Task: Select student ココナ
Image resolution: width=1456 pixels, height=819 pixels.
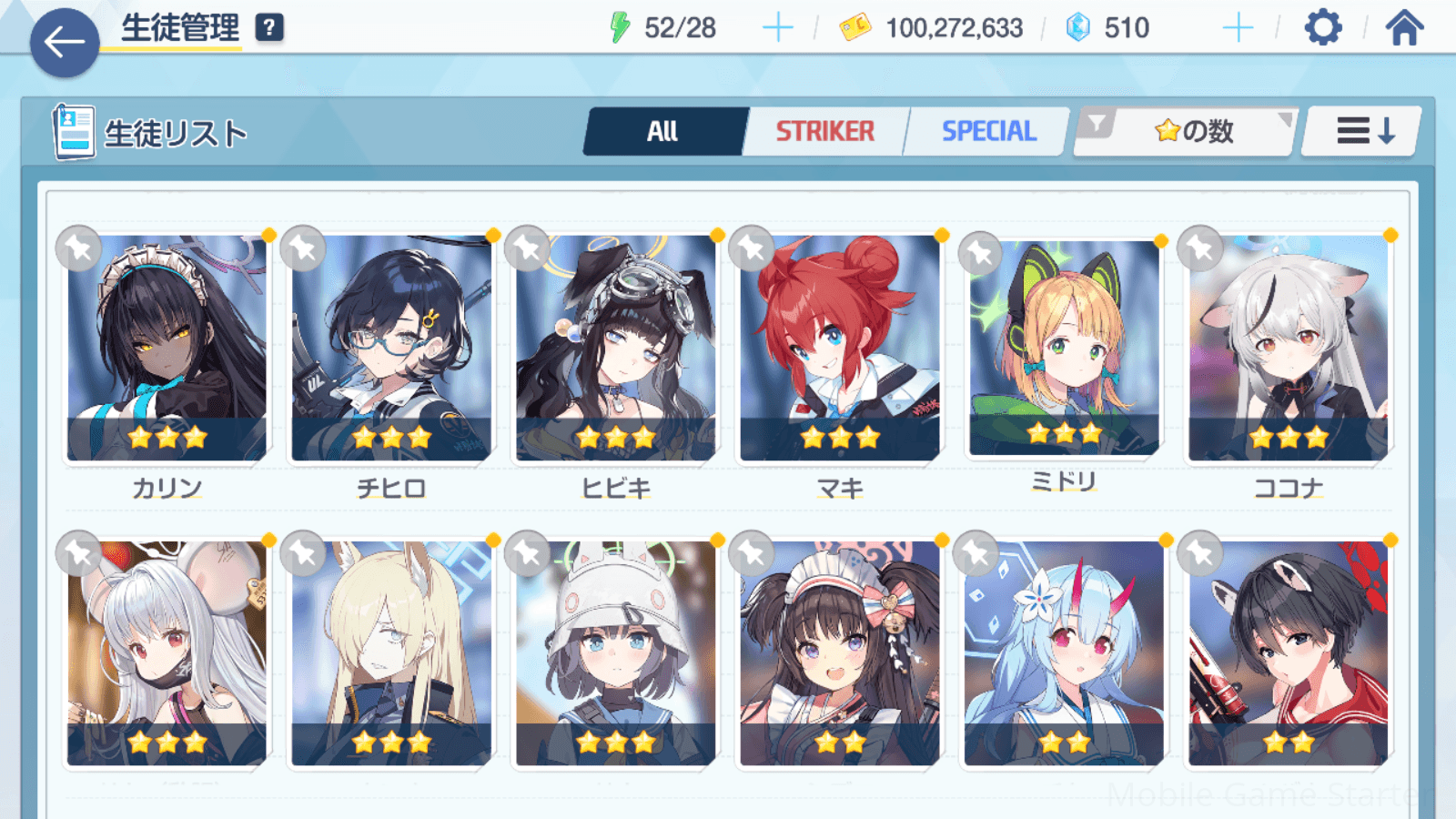Action: 1289,349
